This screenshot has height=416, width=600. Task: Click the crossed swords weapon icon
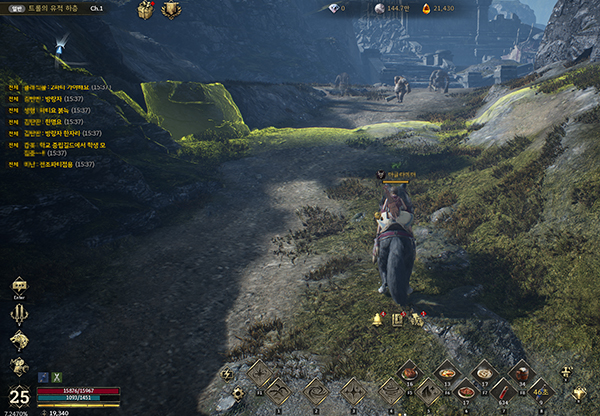[x=19, y=315]
